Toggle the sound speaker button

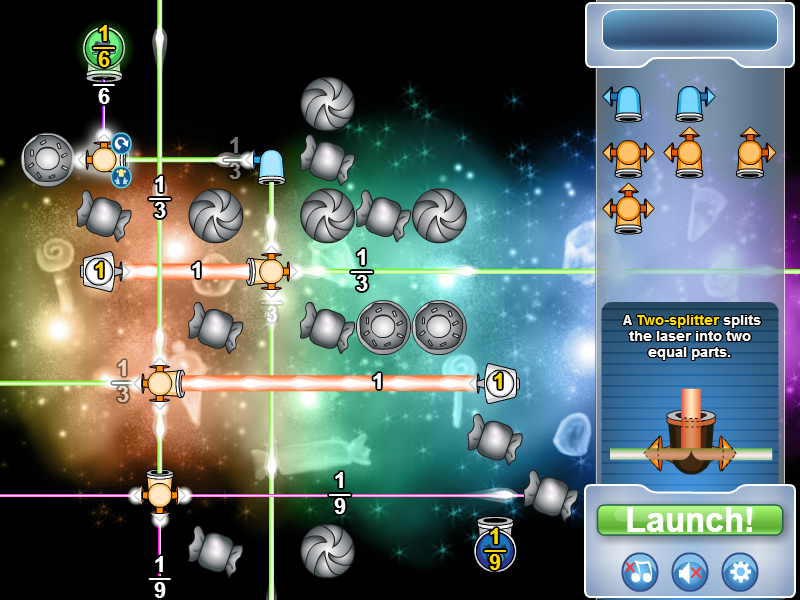click(x=689, y=571)
